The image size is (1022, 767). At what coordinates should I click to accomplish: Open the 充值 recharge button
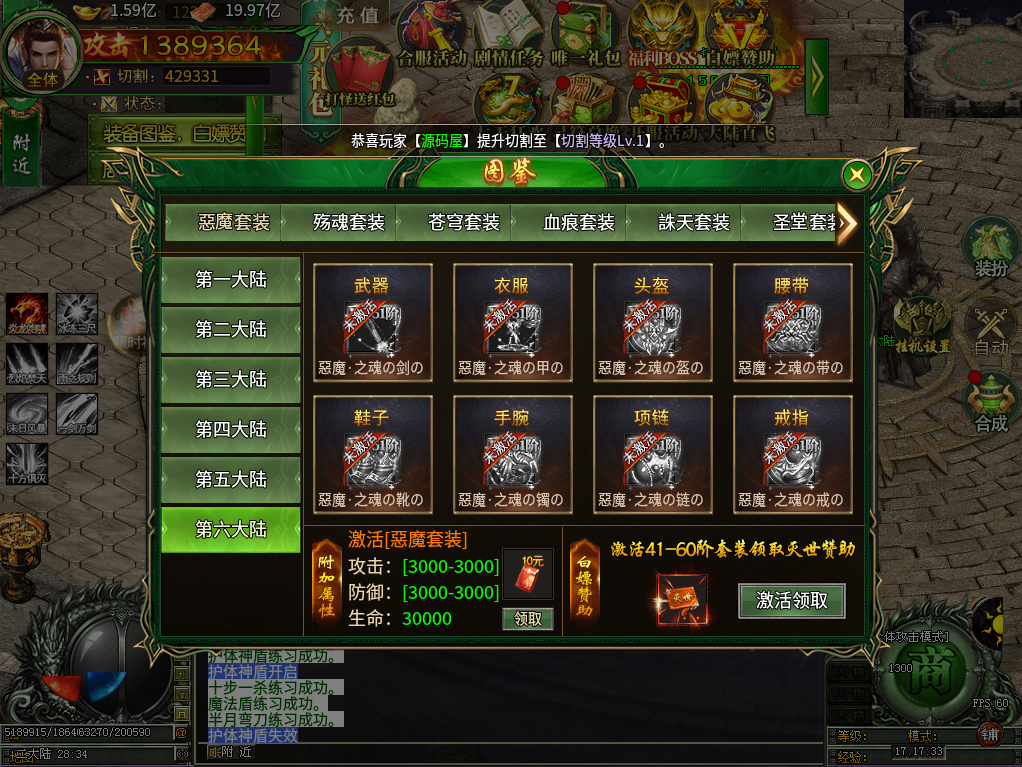point(357,15)
